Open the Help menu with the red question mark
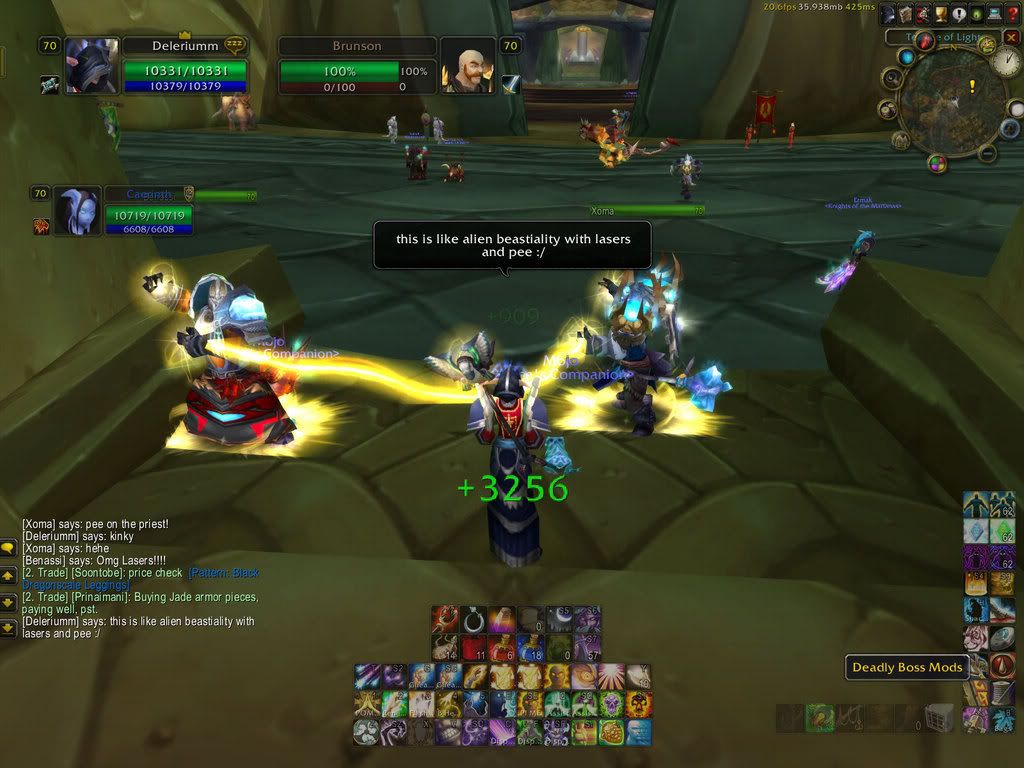Image resolution: width=1024 pixels, height=768 pixels. click(x=1011, y=14)
